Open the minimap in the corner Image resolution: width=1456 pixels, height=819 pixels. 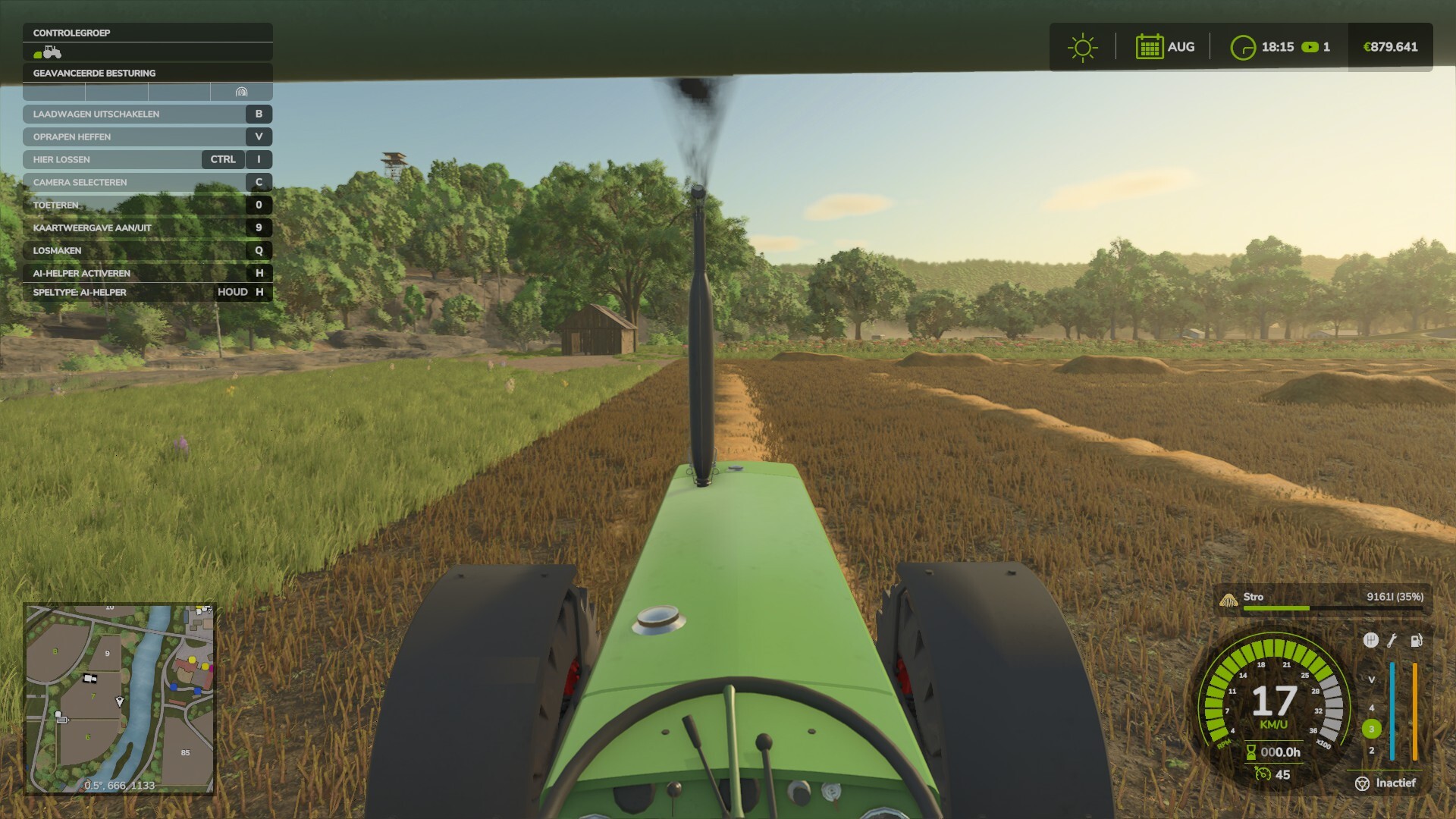click(x=121, y=698)
